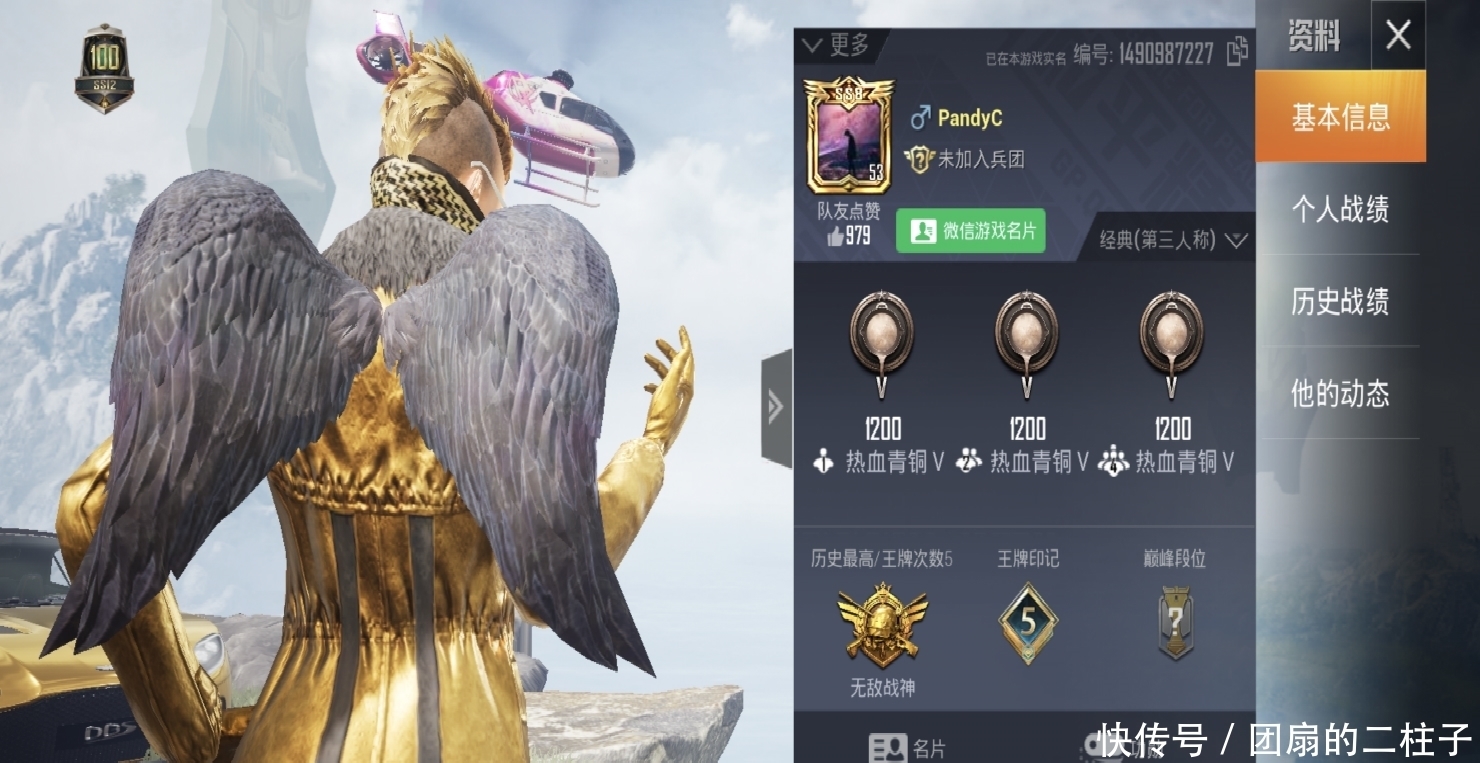Click PandyC's avatar frame
This screenshot has width=1480, height=763.
(849, 137)
